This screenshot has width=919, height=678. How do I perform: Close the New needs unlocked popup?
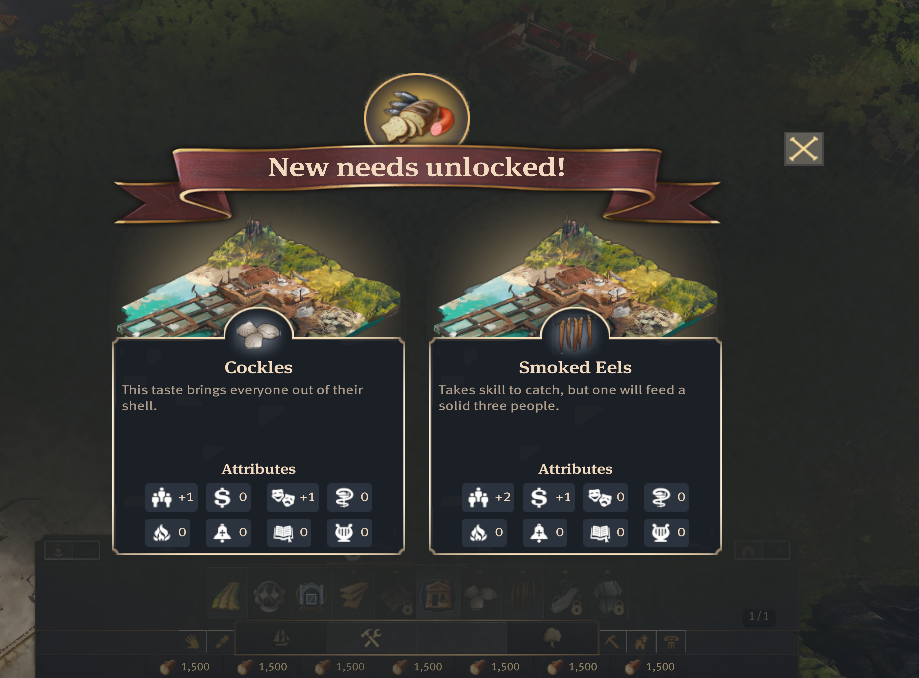pos(803,149)
